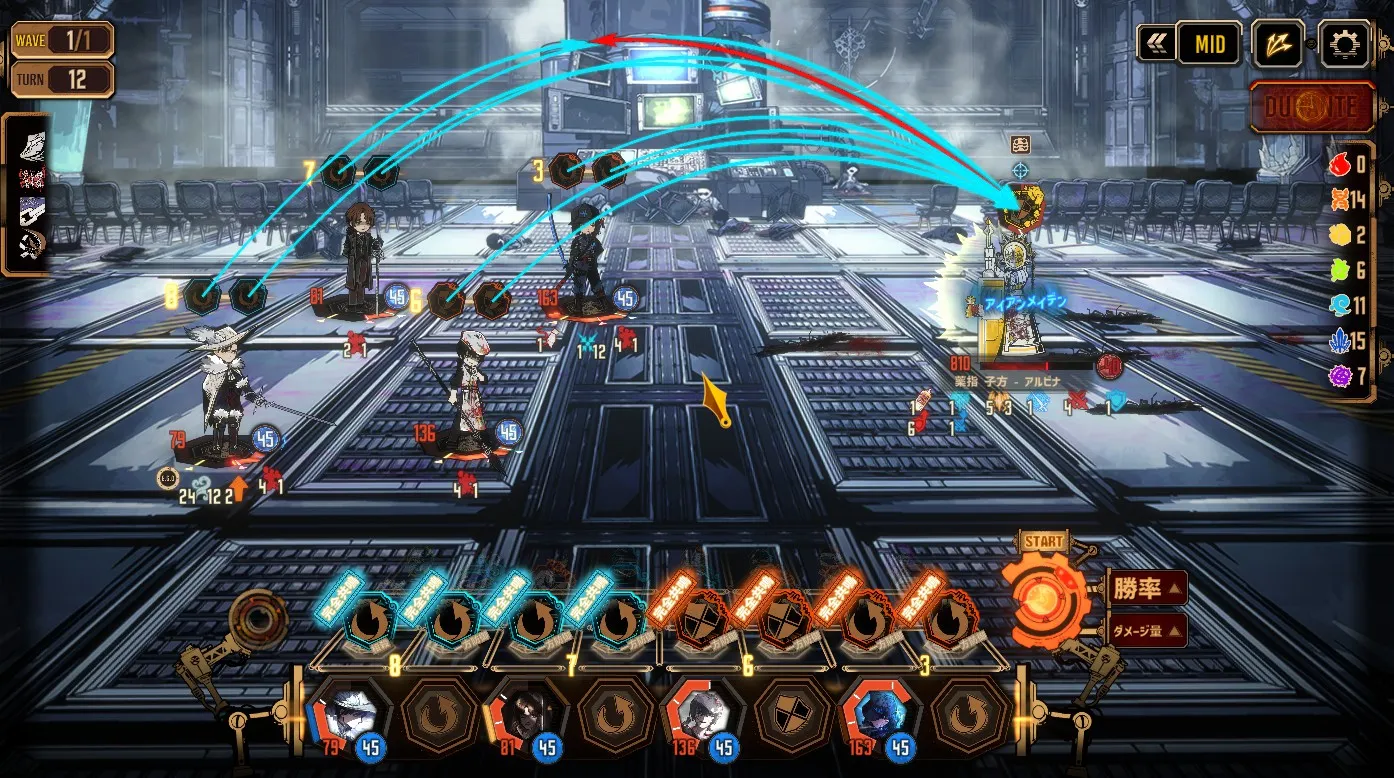Image resolution: width=1394 pixels, height=778 pixels.
Task: Choose the ダメージ量 damage auto-select
Action: [x=1146, y=630]
